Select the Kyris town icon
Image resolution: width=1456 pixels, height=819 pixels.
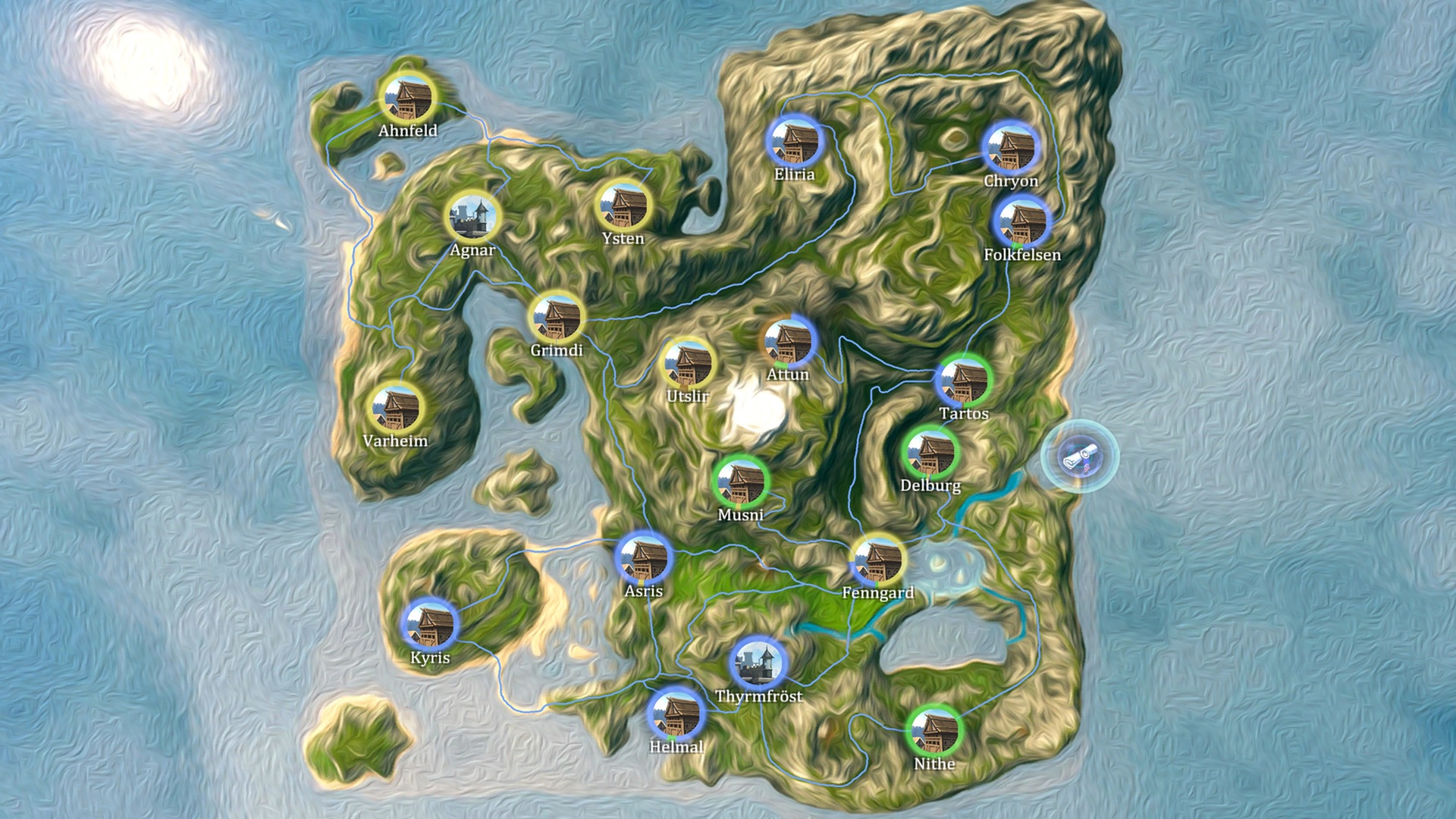point(430,625)
